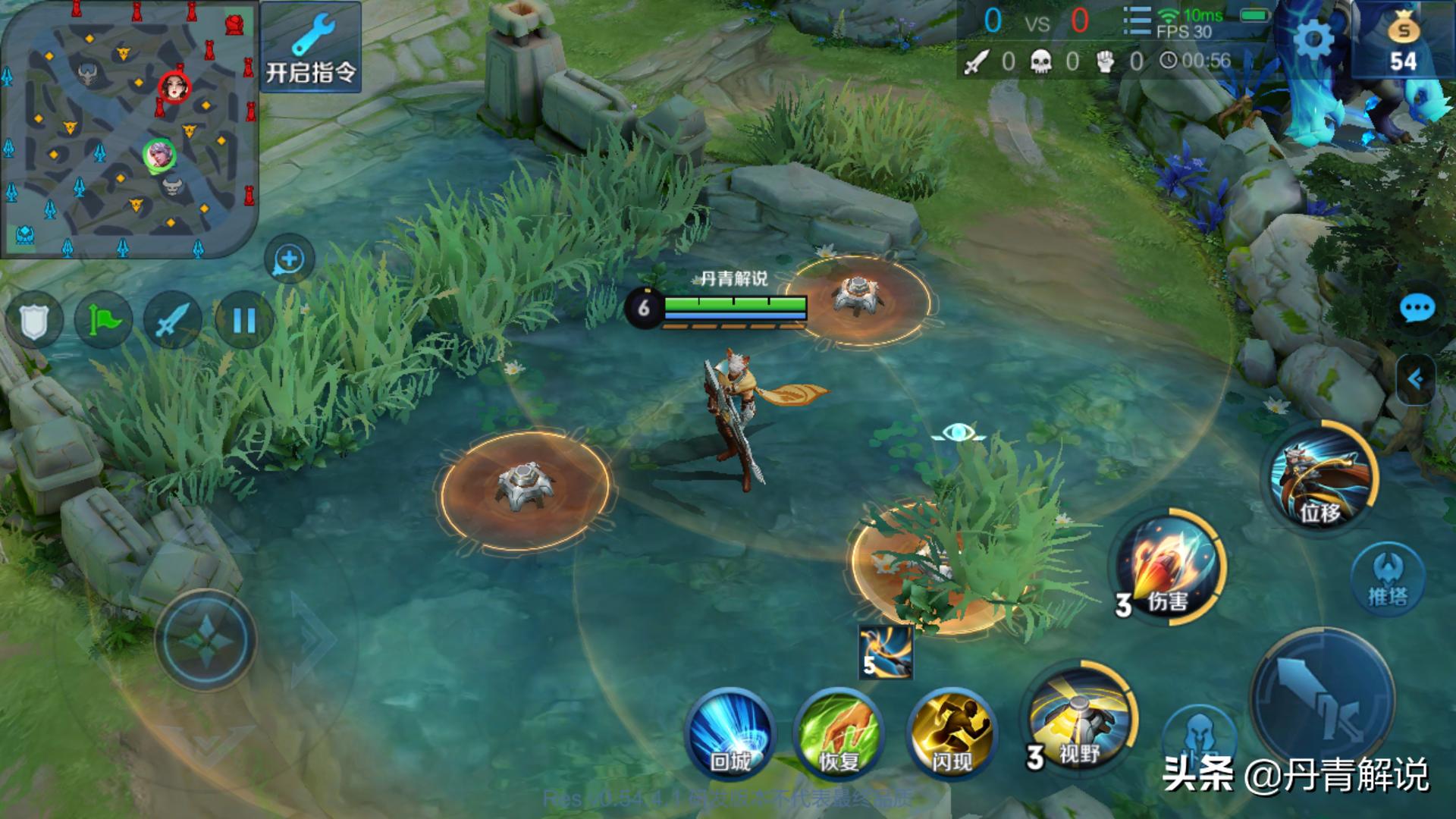This screenshot has width=1456, height=819.
Task: Activate the 位移 dash skill
Action: click(1320, 477)
